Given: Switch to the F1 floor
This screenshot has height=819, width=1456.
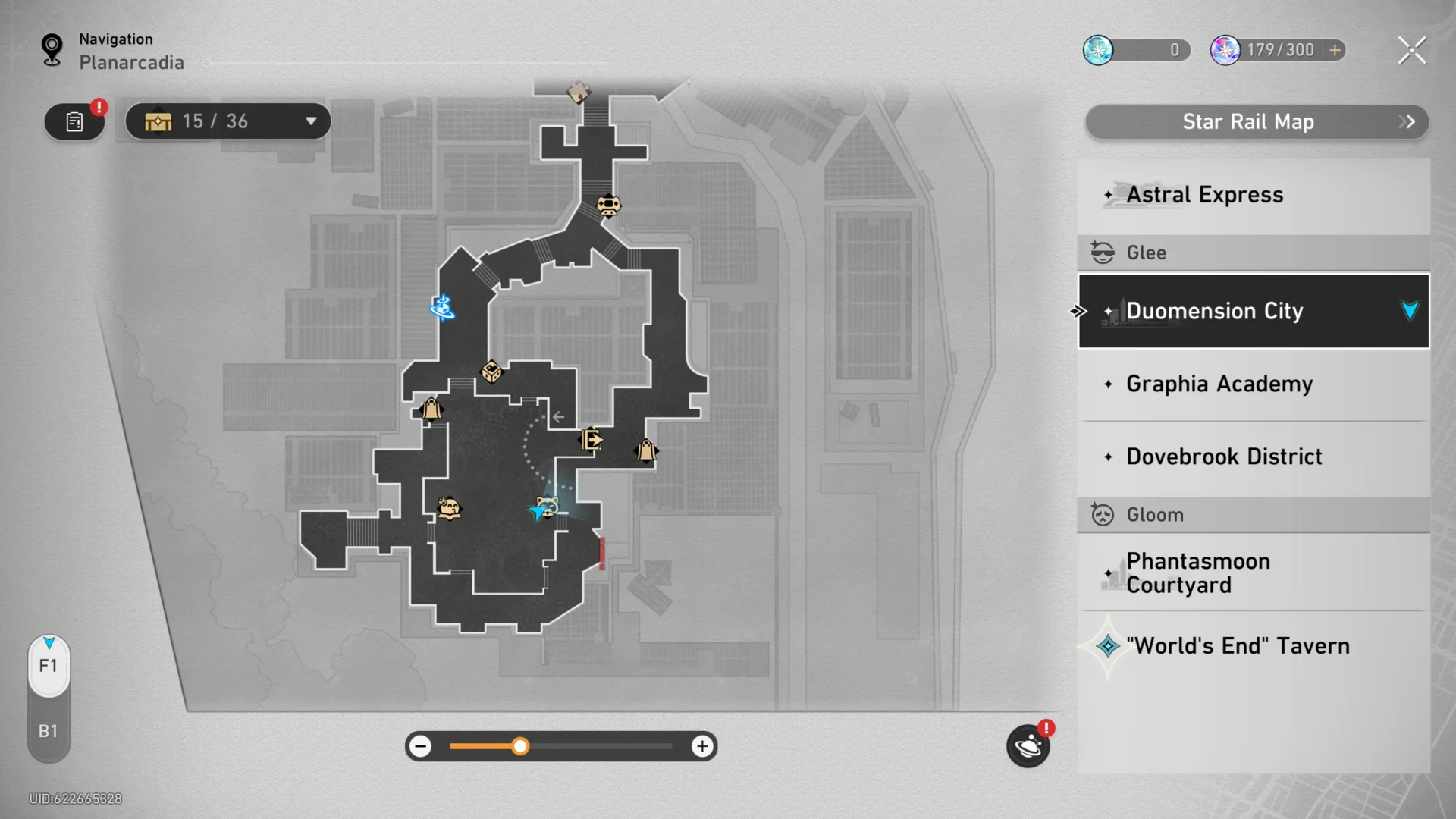Looking at the screenshot, I should coord(49,666).
